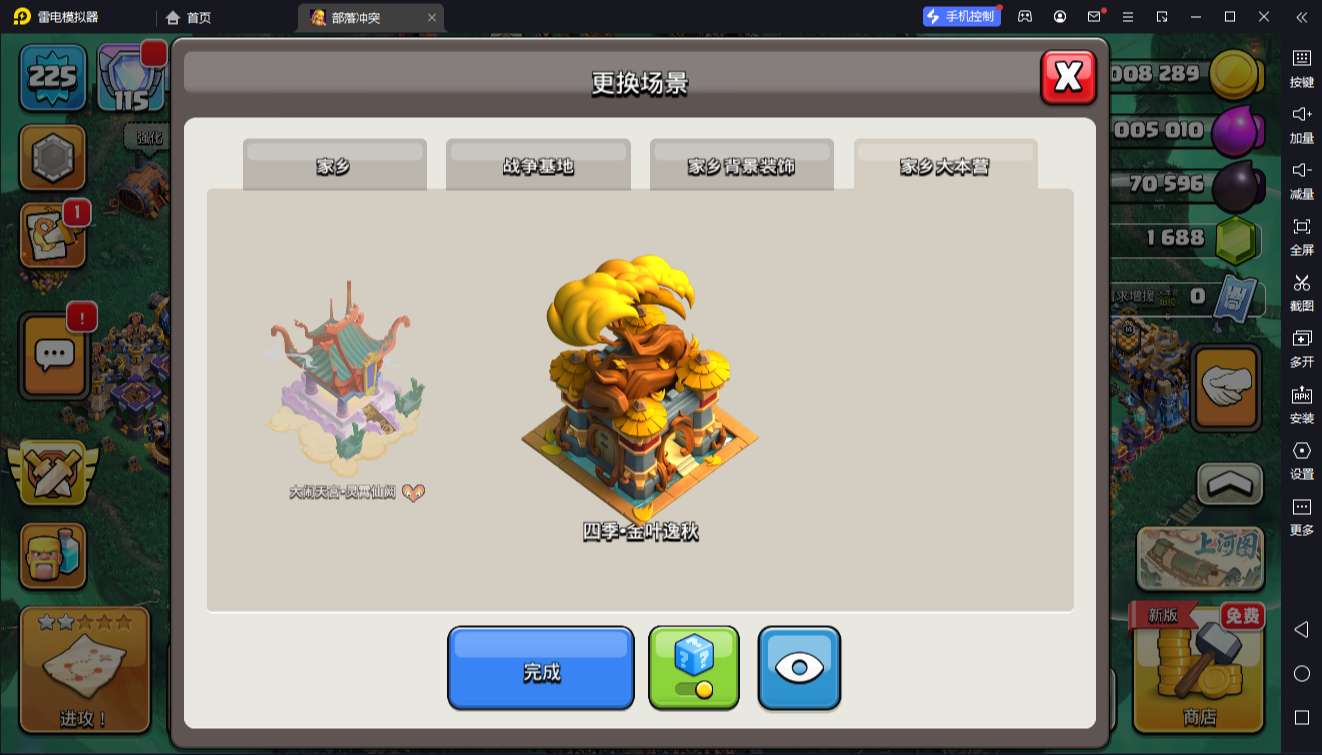1322x755 pixels.
Task: Open the handshake friendly button
Action: tap(1226, 387)
